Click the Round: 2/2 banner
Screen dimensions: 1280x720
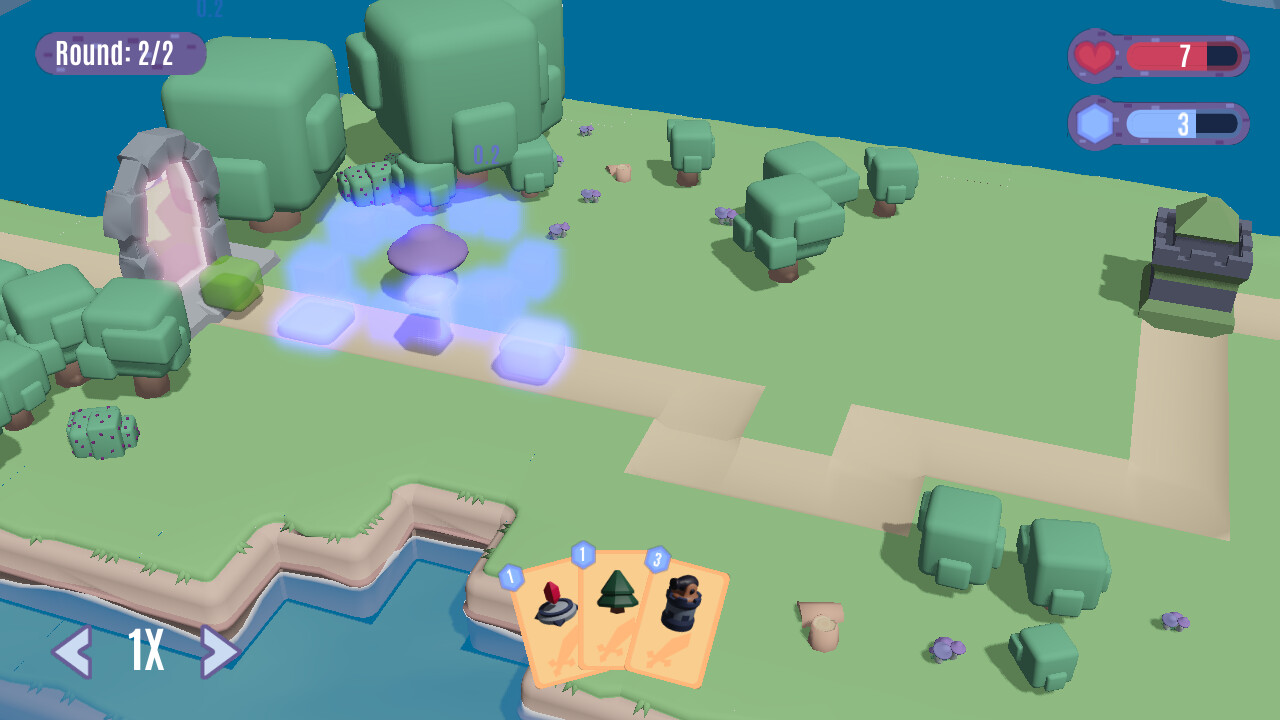click(x=118, y=54)
